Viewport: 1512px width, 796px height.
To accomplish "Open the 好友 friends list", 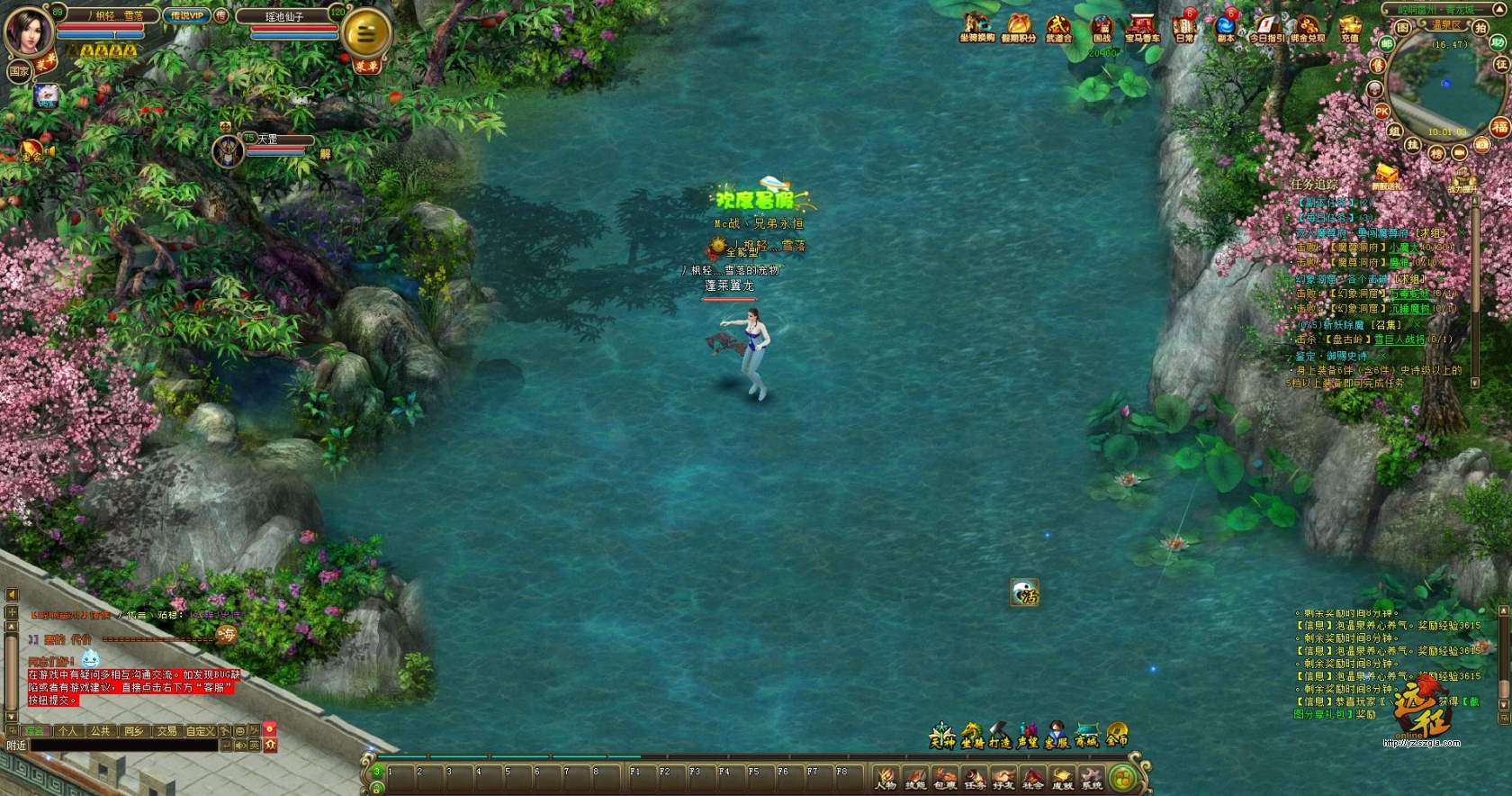I will (1003, 778).
